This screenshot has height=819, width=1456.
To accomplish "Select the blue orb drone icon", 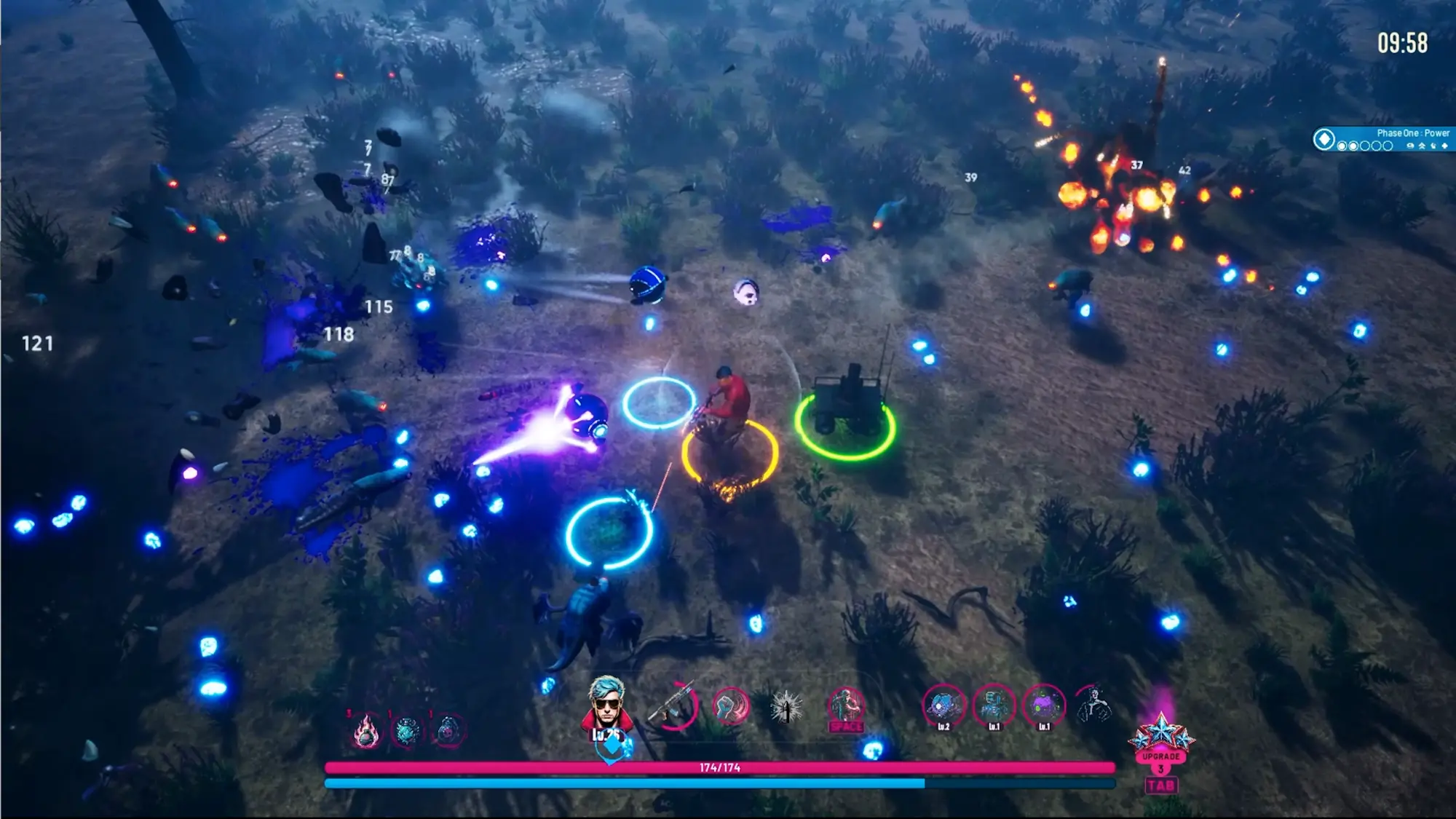I will pyautogui.click(x=943, y=706).
